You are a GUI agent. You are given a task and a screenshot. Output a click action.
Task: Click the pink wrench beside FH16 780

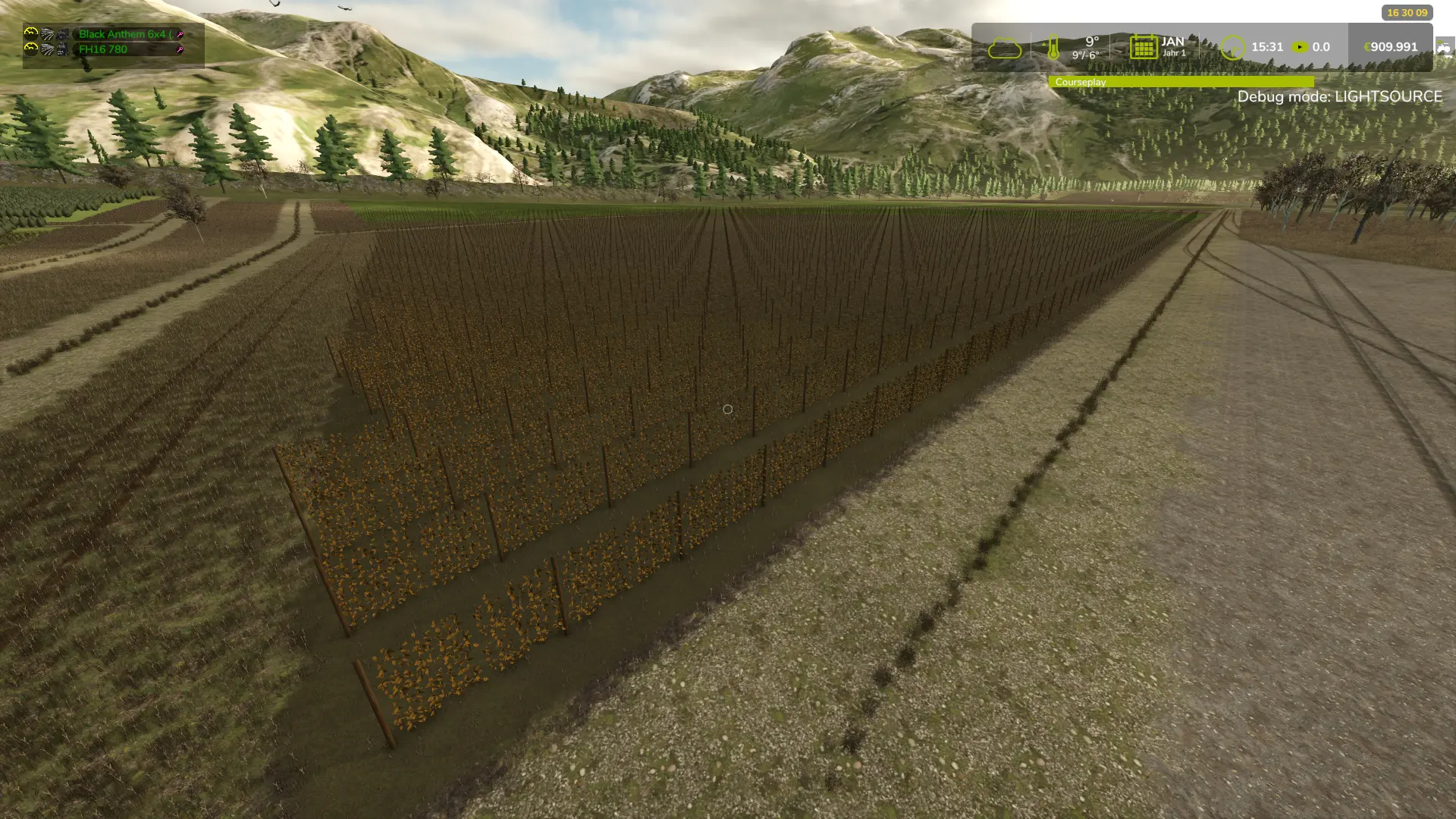click(180, 50)
